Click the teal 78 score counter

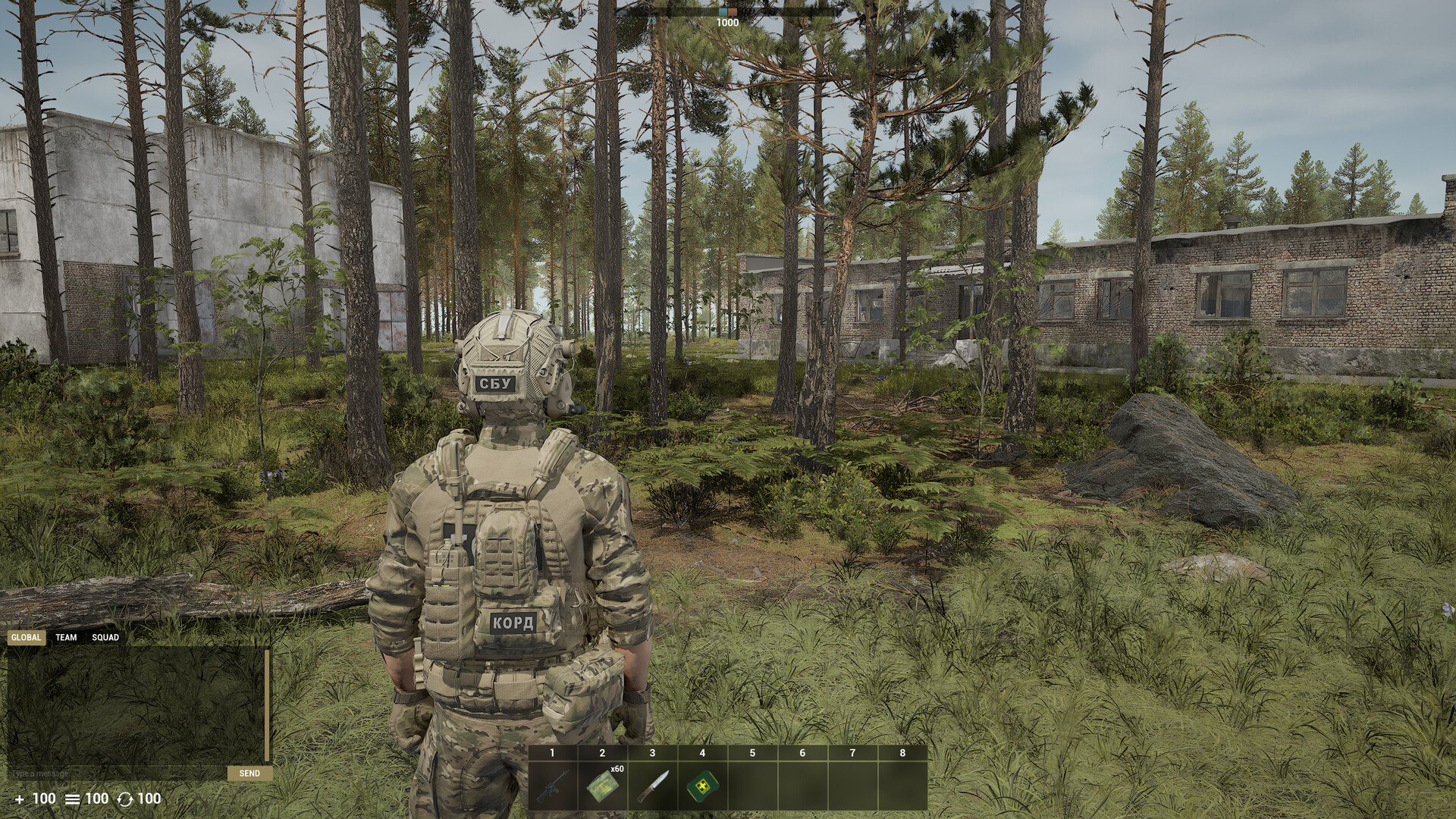point(651,20)
